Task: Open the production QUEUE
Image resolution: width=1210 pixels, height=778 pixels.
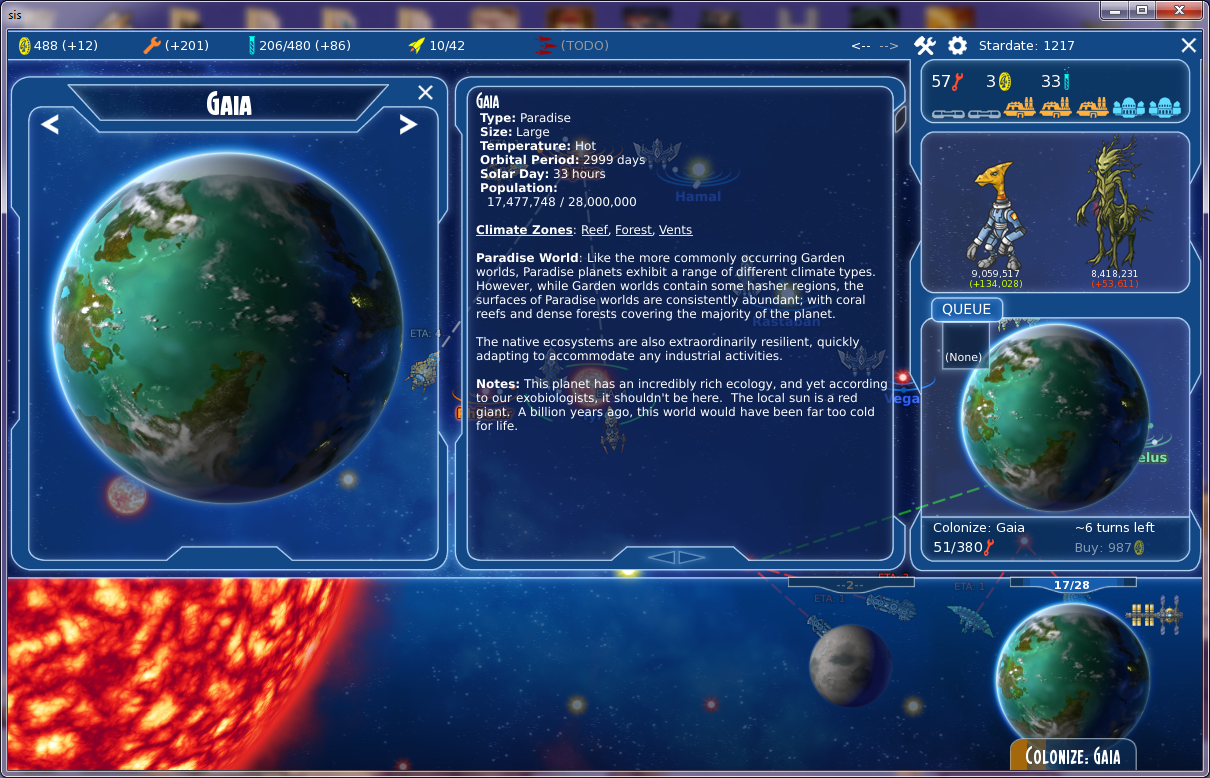Action: pyautogui.click(x=966, y=309)
